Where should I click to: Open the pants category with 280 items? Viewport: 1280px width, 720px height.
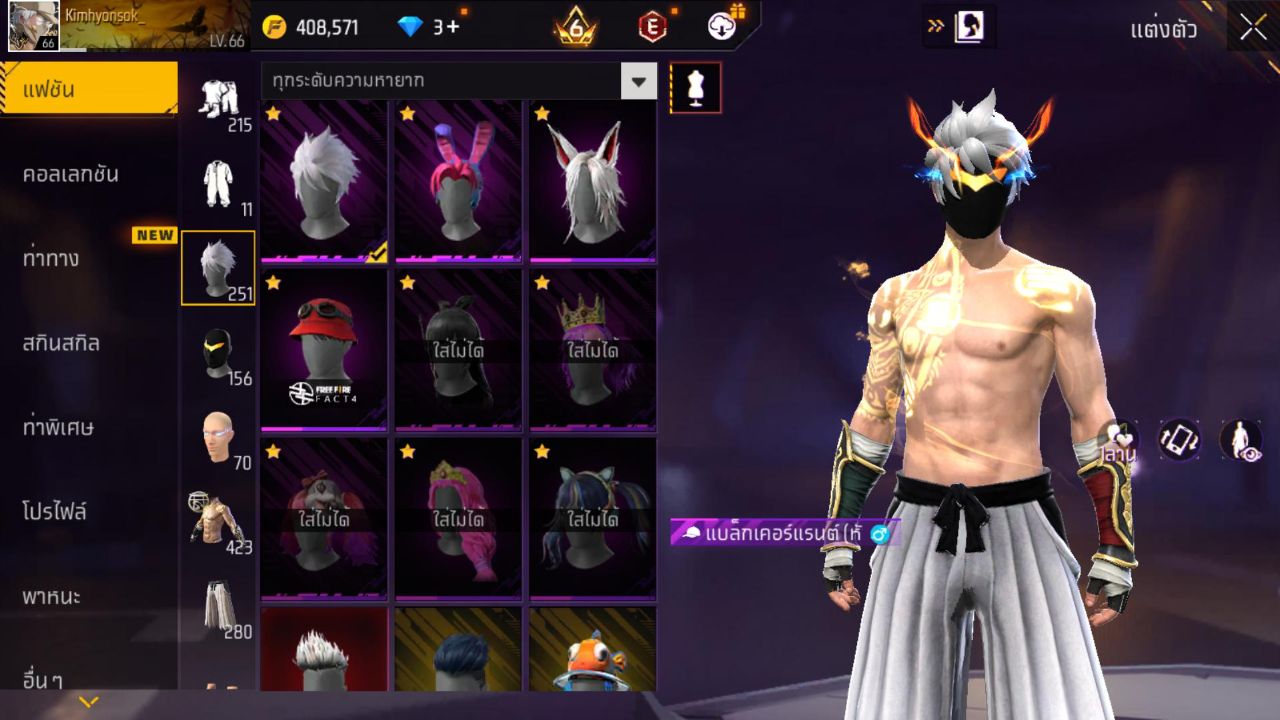coord(218,607)
